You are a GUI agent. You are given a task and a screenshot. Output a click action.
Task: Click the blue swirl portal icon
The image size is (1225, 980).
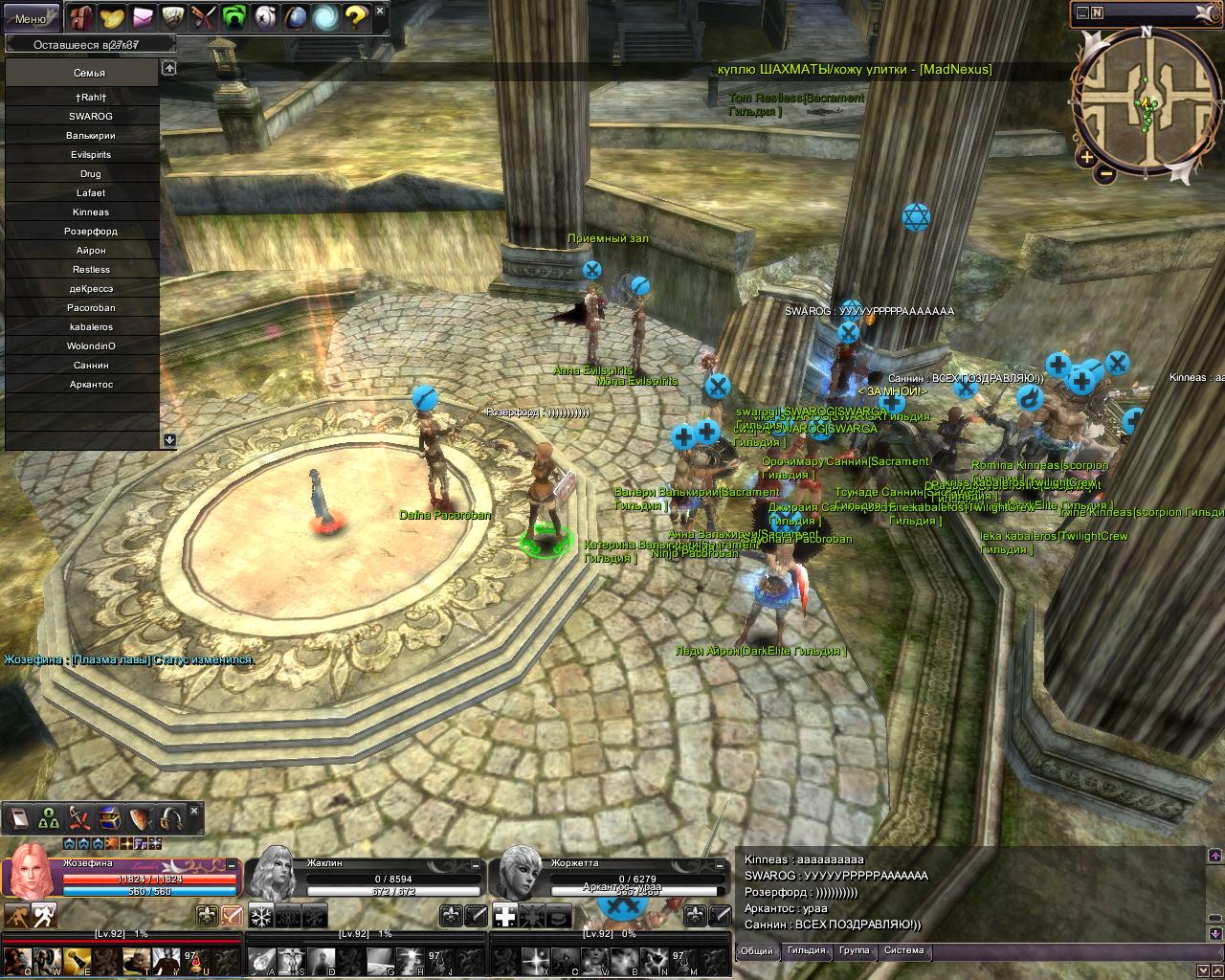coord(324,16)
